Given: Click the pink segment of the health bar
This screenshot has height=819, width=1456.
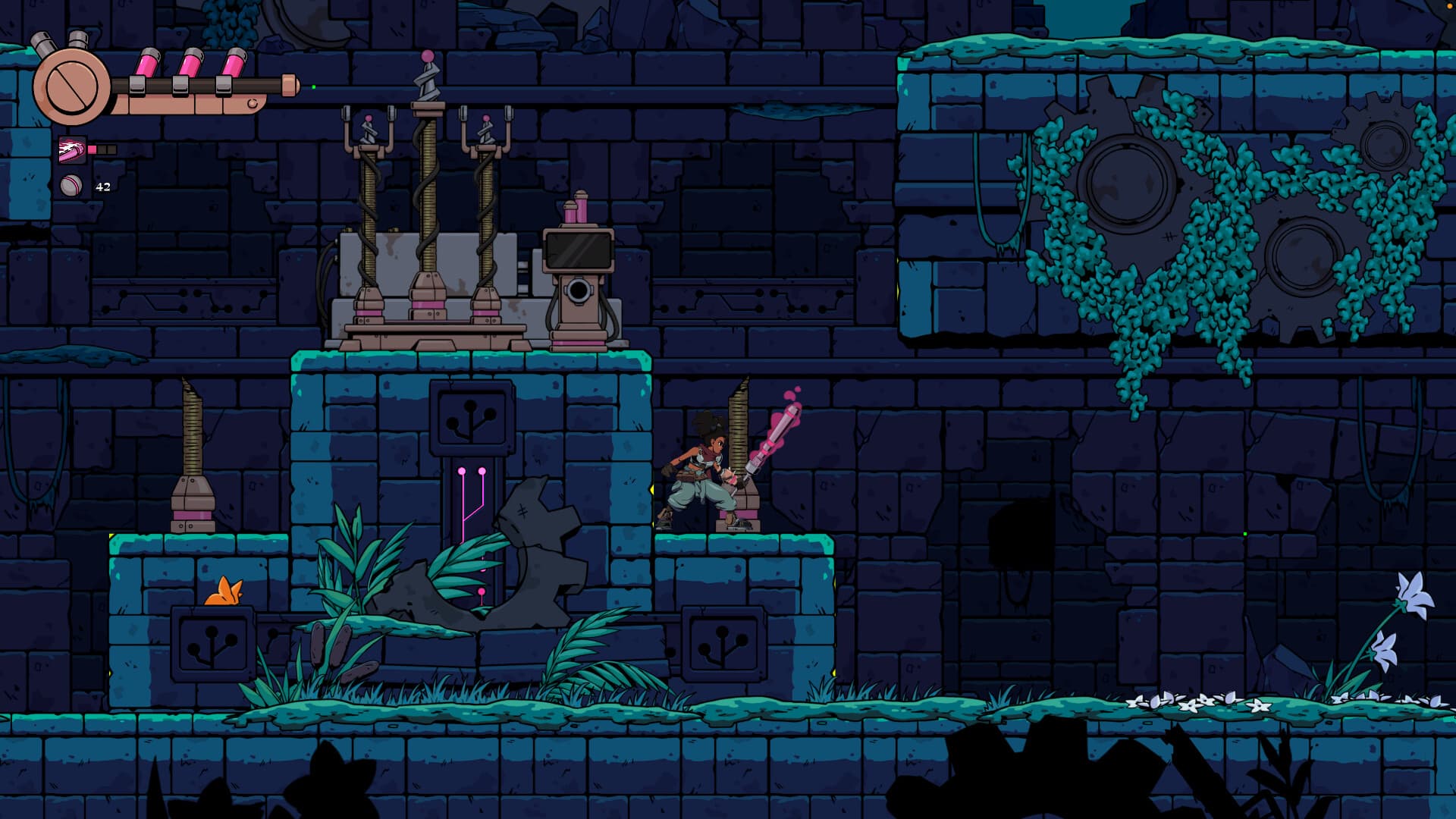Looking at the screenshot, I should click(x=93, y=149).
